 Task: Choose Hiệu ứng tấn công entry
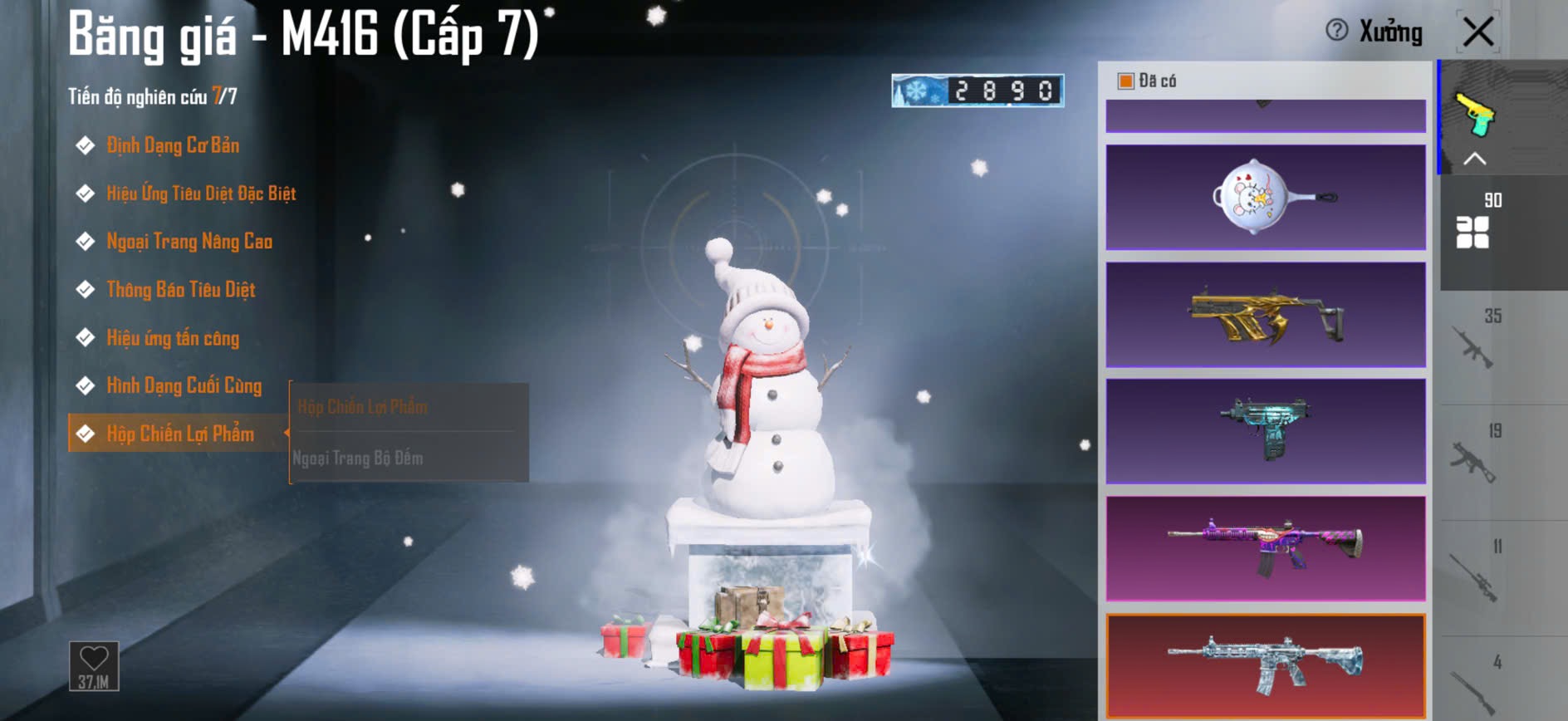172,338
